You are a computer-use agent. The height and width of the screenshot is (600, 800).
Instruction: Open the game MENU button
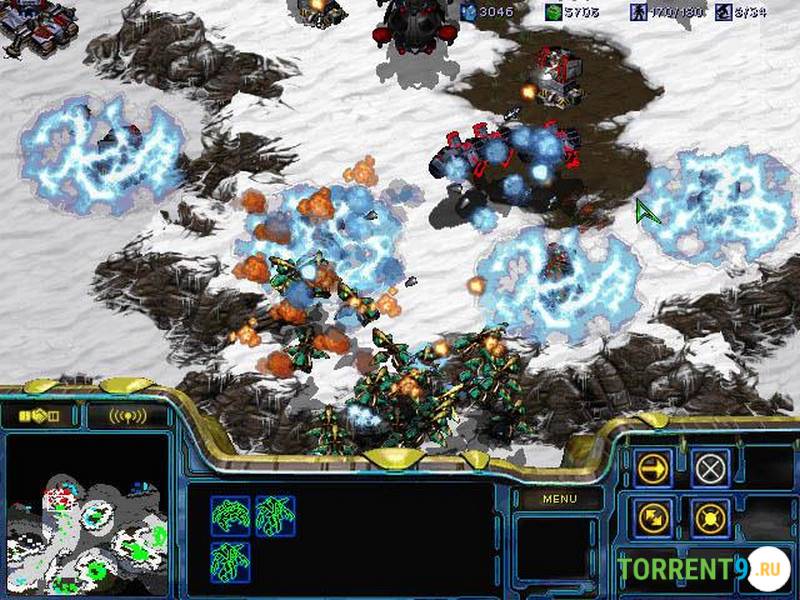tap(559, 498)
